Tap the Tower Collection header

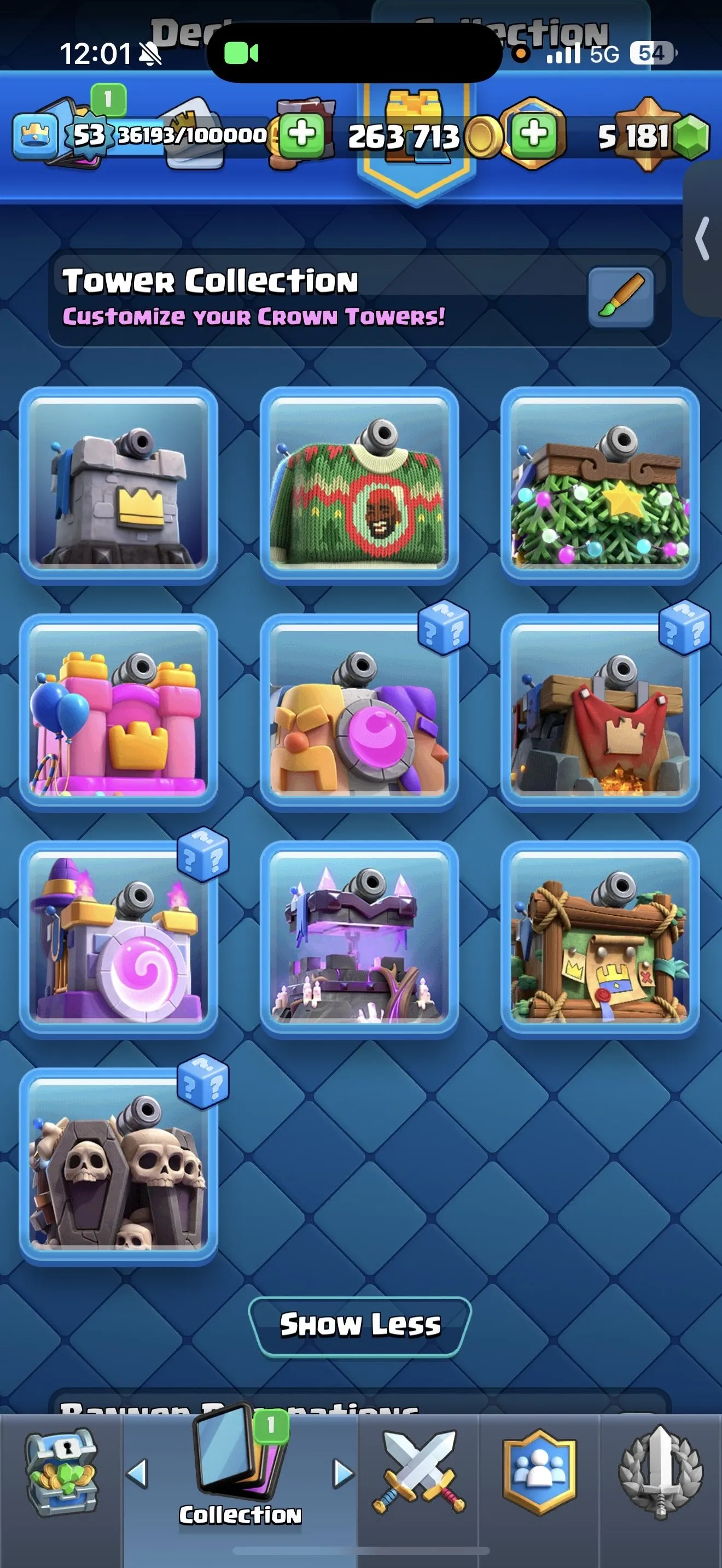point(210,280)
